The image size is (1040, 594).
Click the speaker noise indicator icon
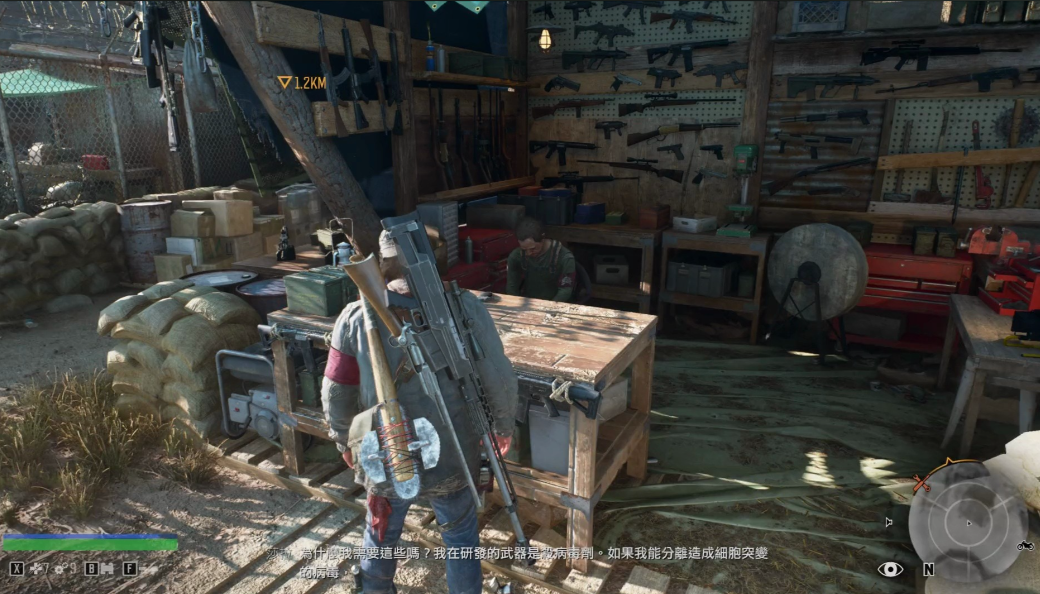click(888, 521)
